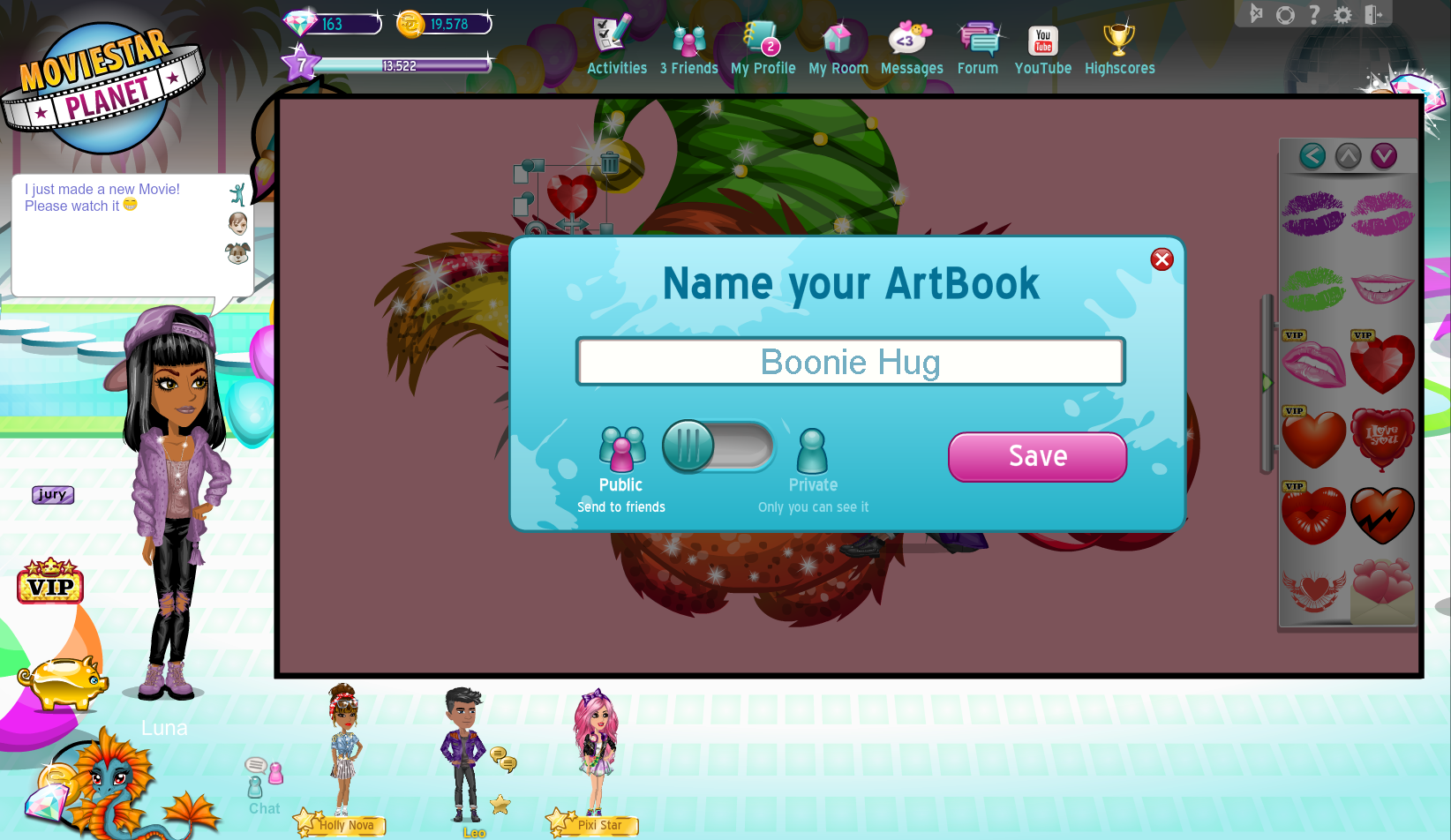Save the ArtBook name
This screenshot has height=840, width=1451.
[x=1037, y=456]
